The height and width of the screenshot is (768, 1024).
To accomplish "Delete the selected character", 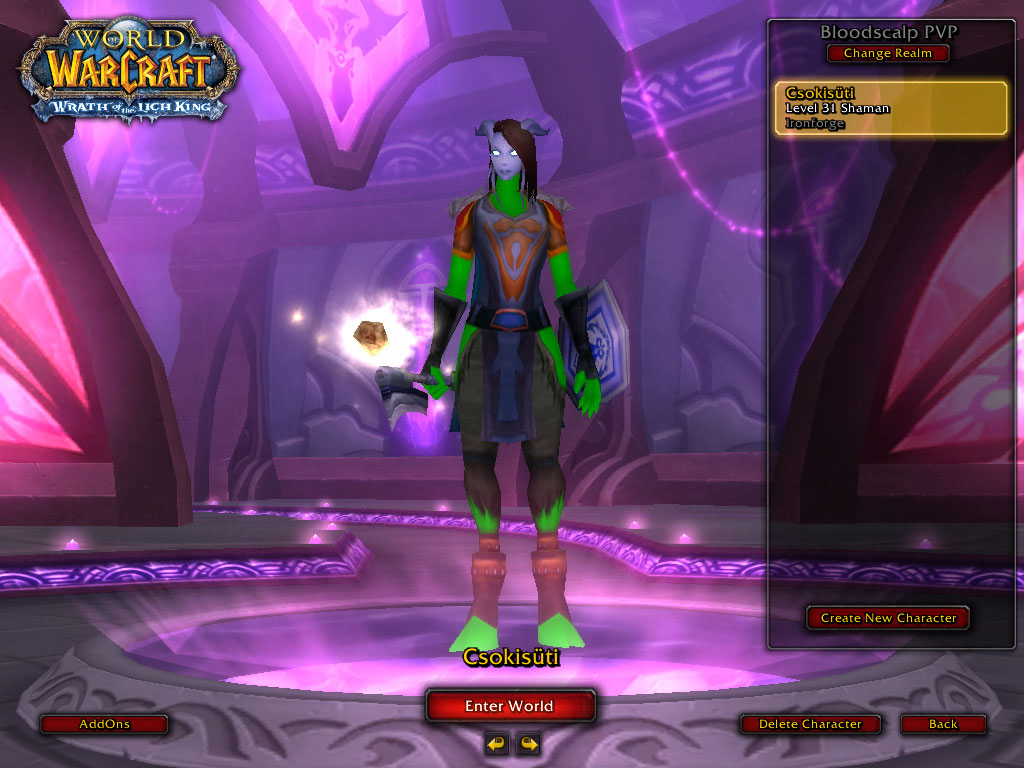I will pos(810,724).
